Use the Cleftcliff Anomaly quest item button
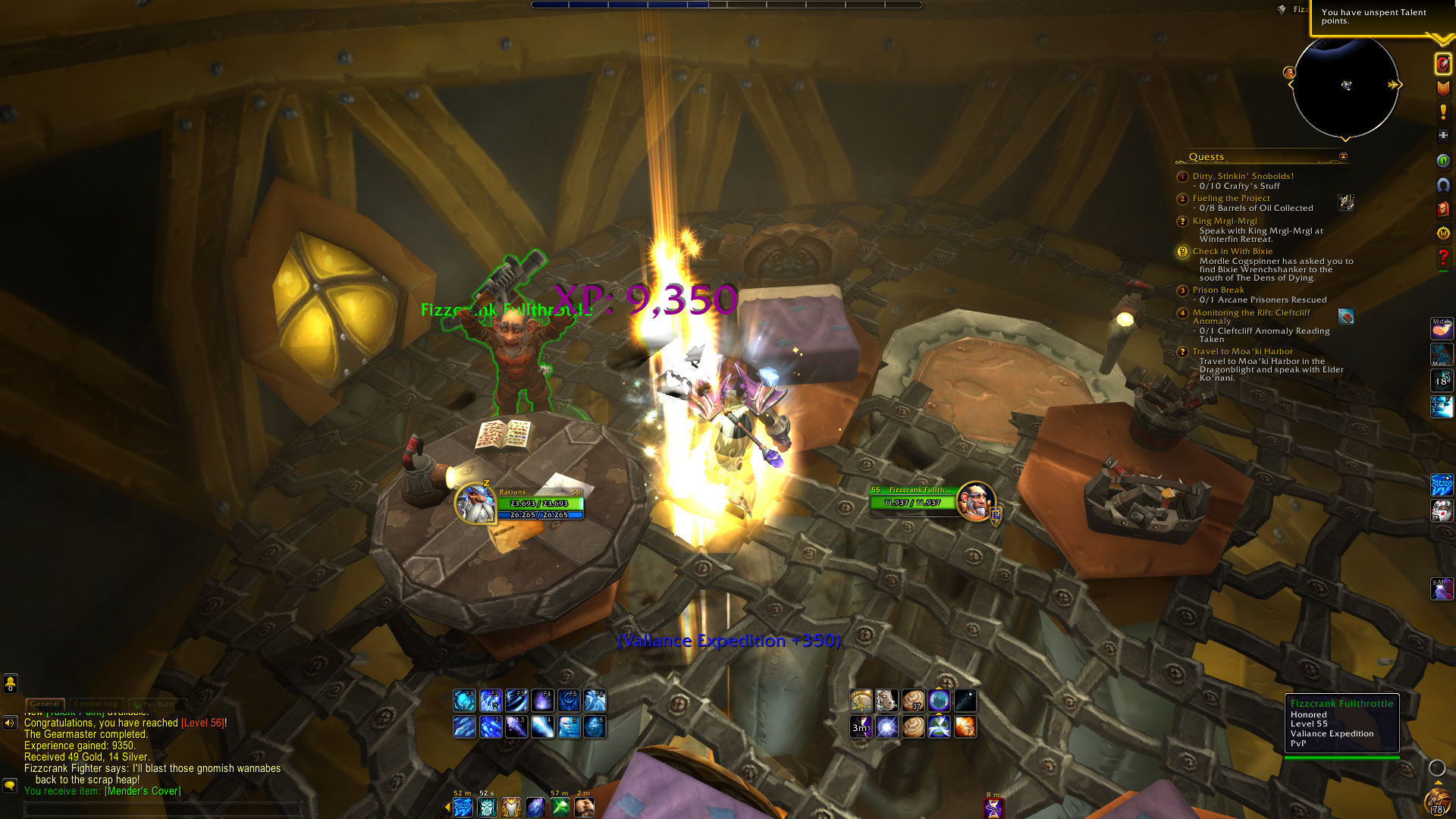 1346,316
